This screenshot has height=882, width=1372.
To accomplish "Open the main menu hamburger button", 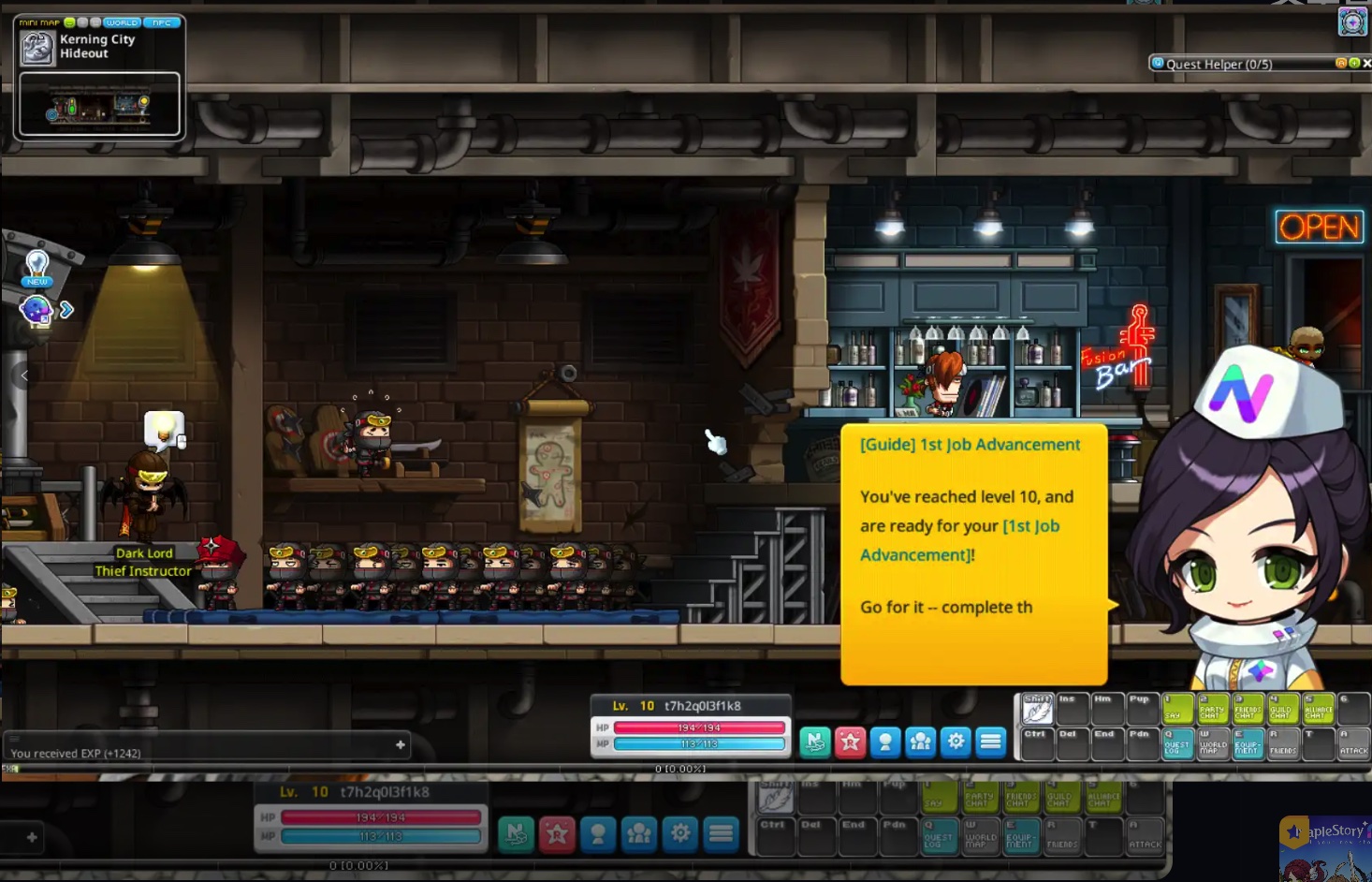I will point(990,742).
